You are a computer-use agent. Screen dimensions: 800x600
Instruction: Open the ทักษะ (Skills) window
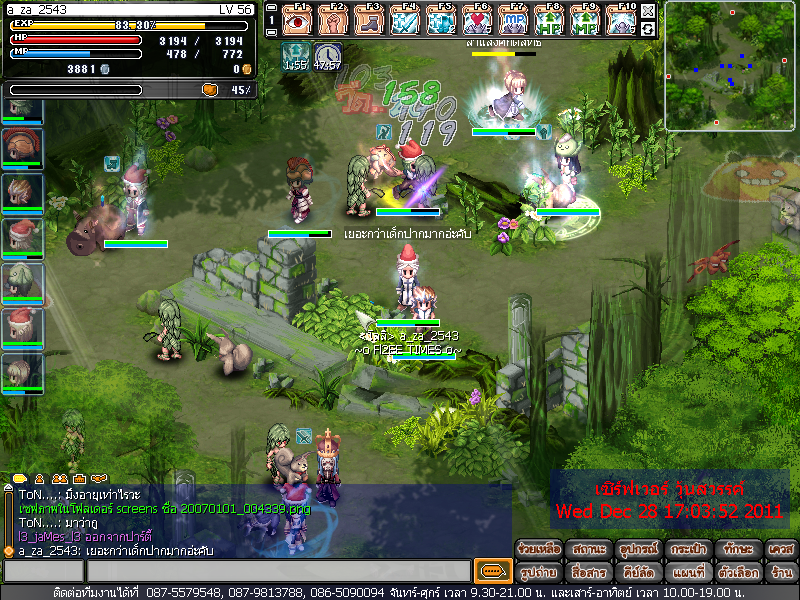(x=735, y=549)
